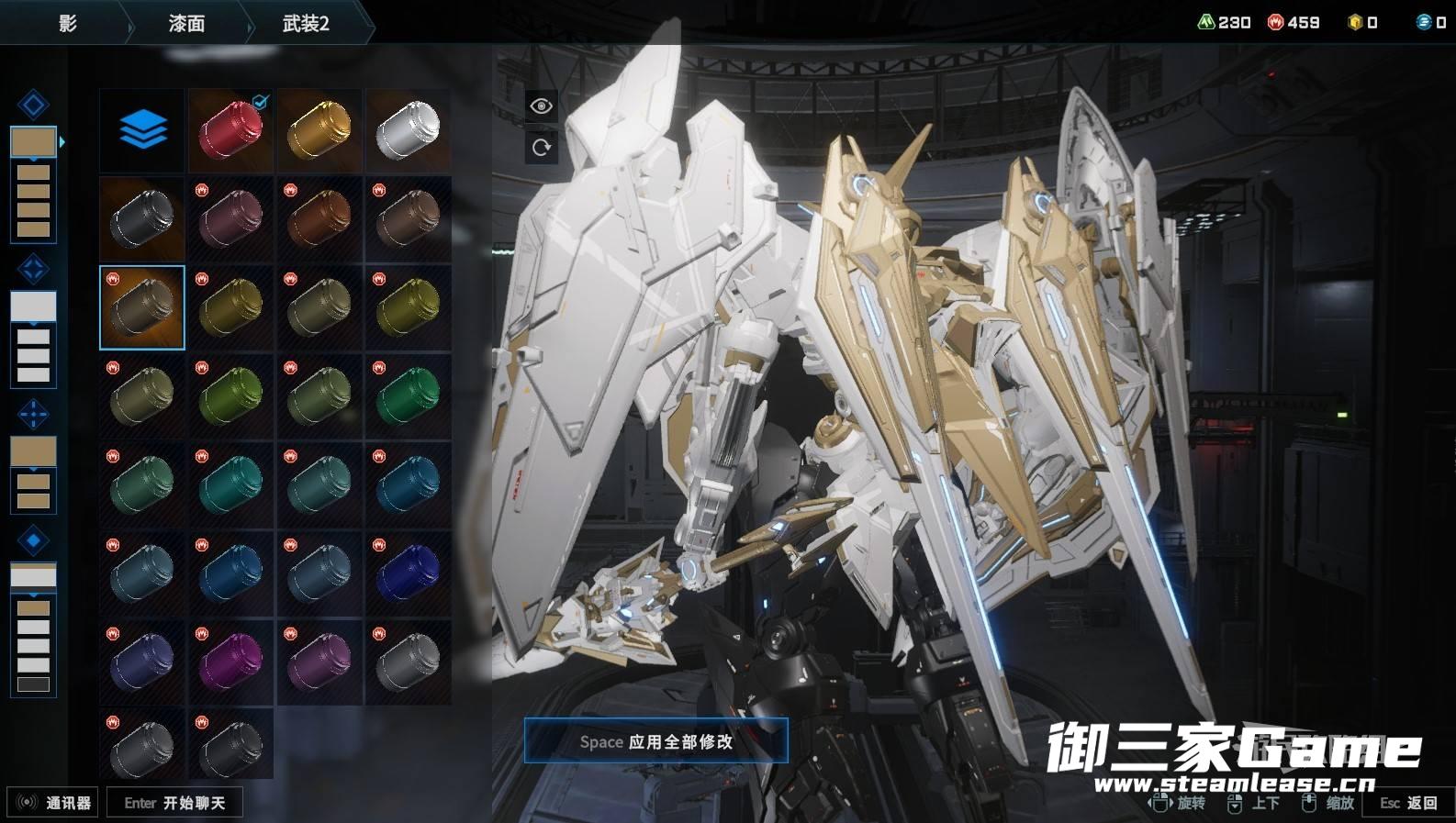This screenshot has width=1456, height=823.
Task: Select the highlighted brown-grey paint can
Action: pyautogui.click(x=142, y=307)
